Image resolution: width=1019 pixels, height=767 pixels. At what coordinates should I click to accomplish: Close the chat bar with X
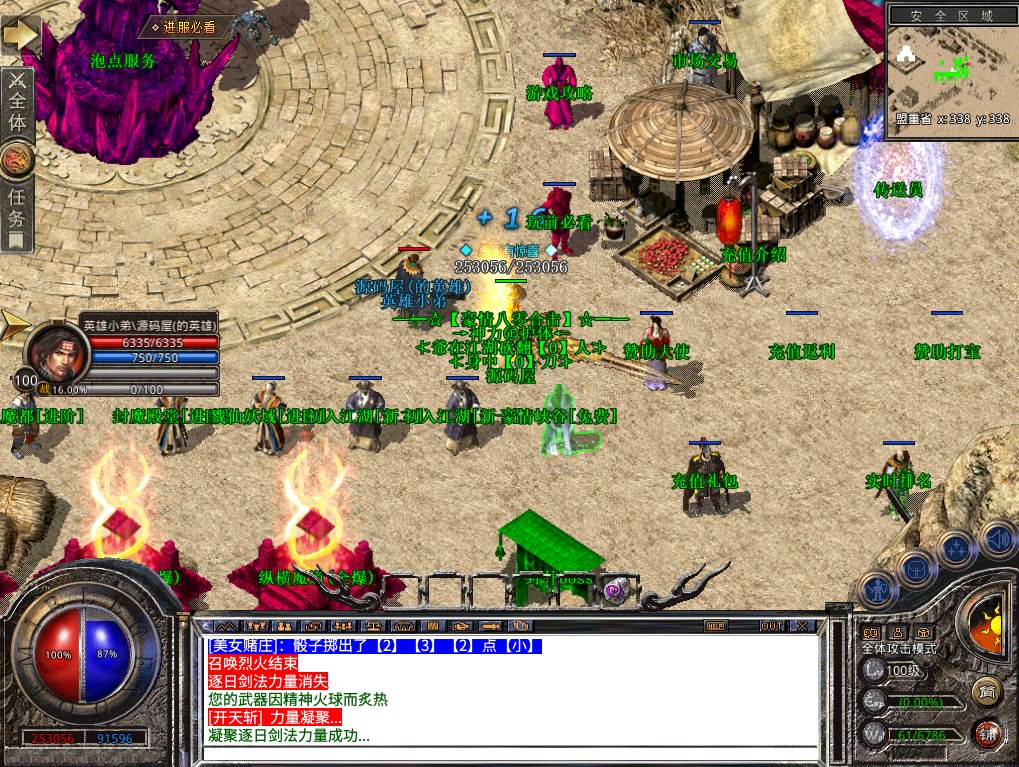pos(802,626)
